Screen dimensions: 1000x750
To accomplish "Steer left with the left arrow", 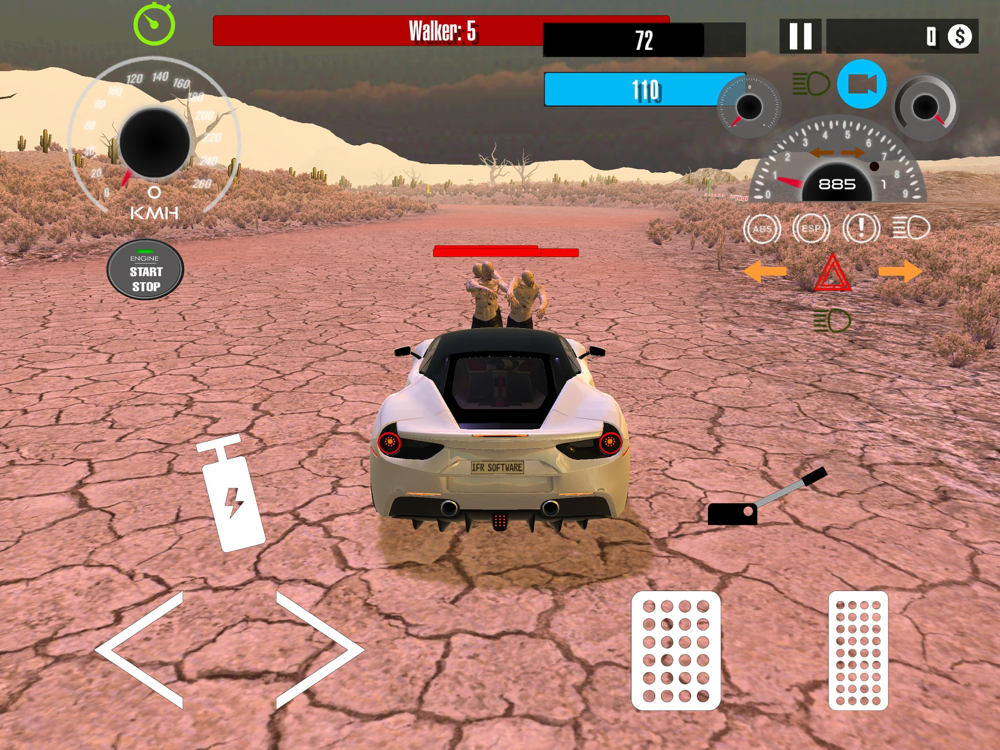I will pos(141,650).
